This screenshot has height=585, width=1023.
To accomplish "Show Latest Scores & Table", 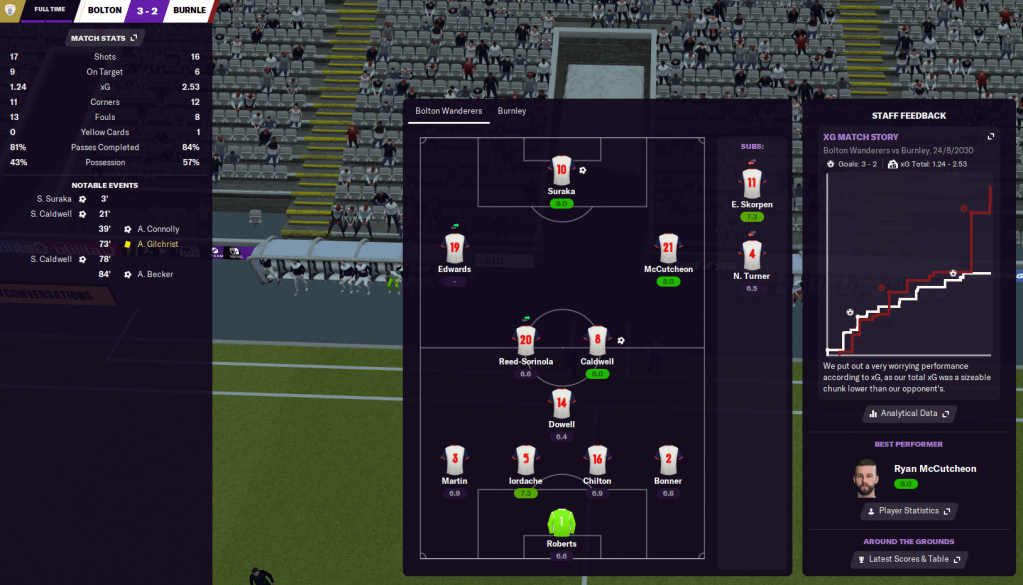I will point(908,560).
